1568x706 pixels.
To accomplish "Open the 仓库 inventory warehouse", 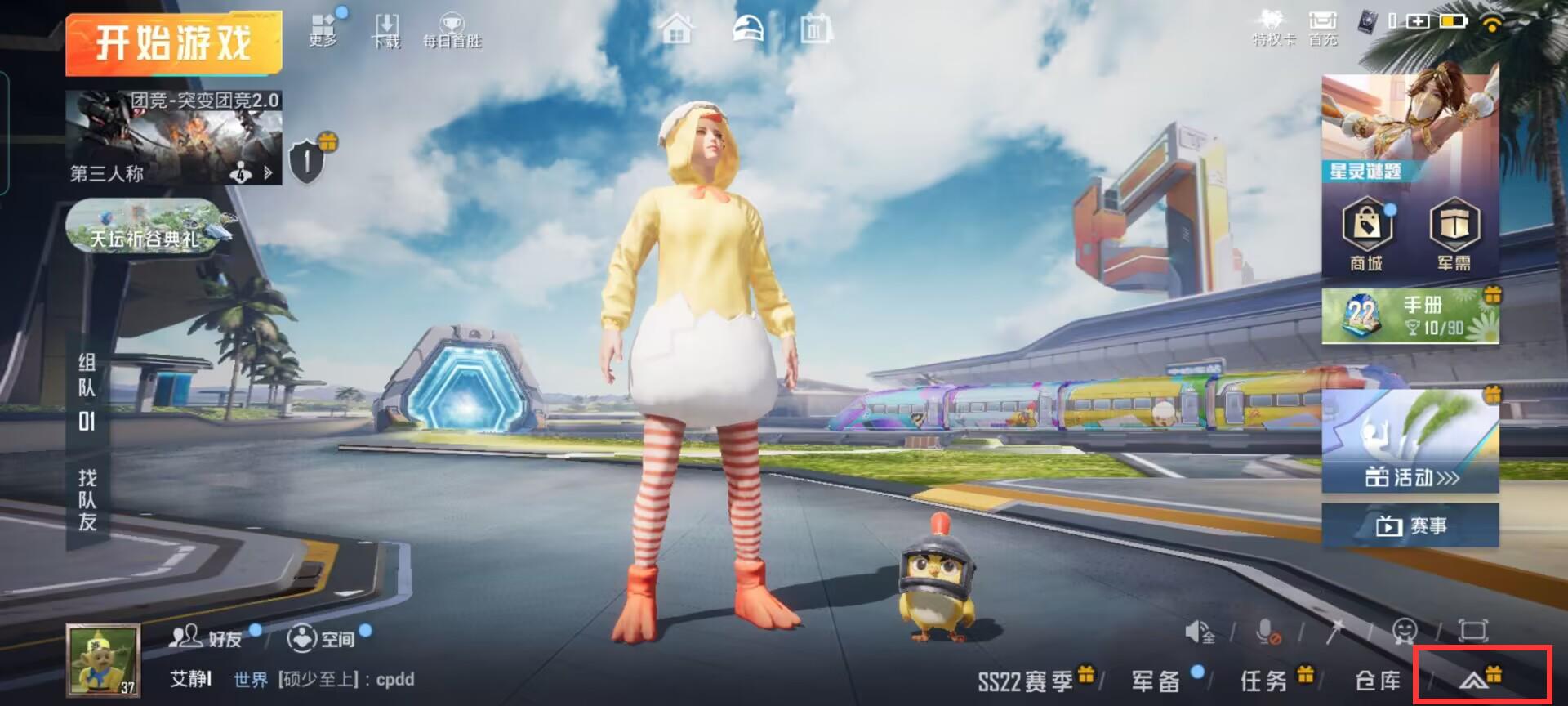I will point(1378,681).
